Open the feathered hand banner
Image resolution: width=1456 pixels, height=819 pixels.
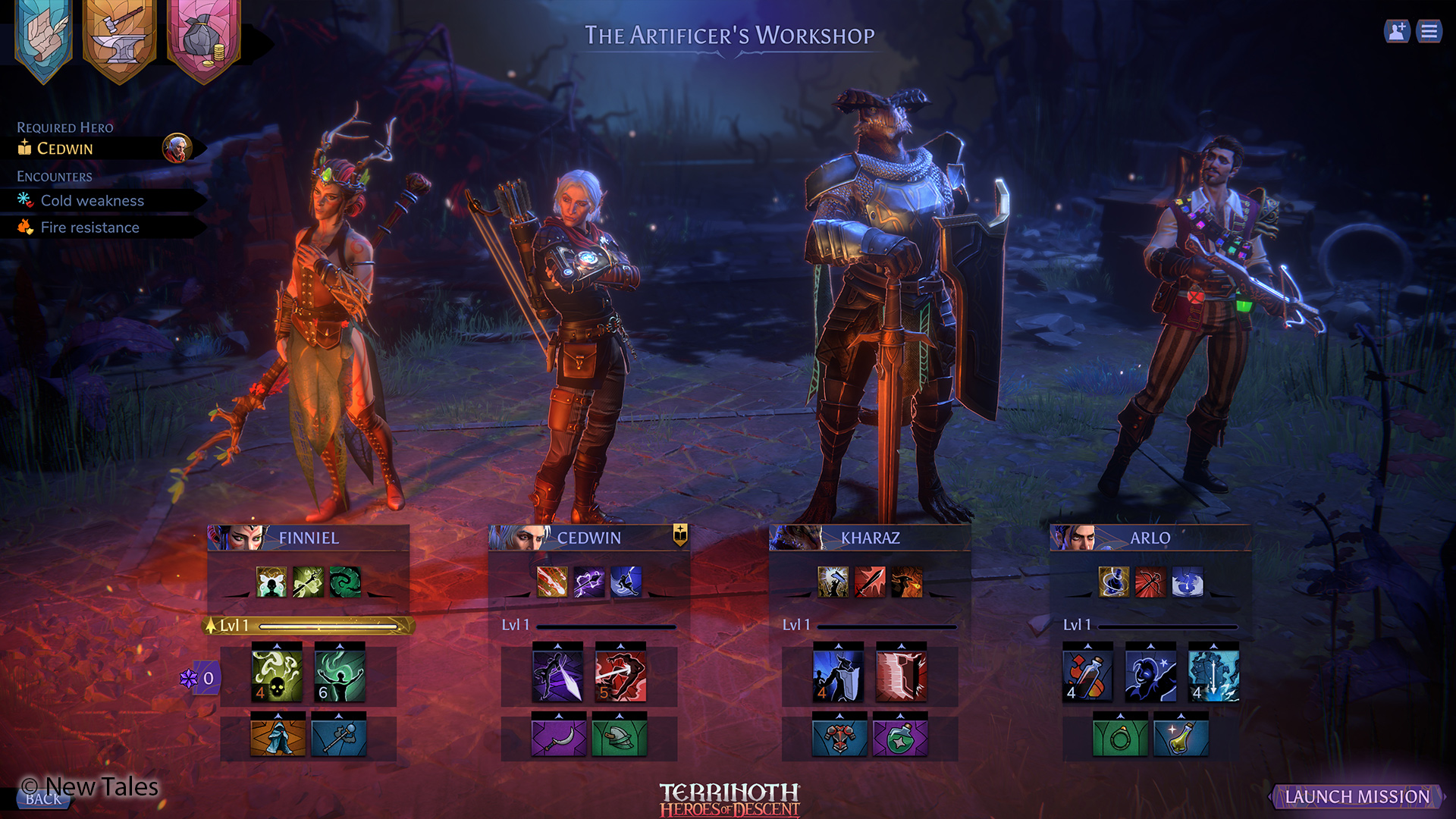44,38
